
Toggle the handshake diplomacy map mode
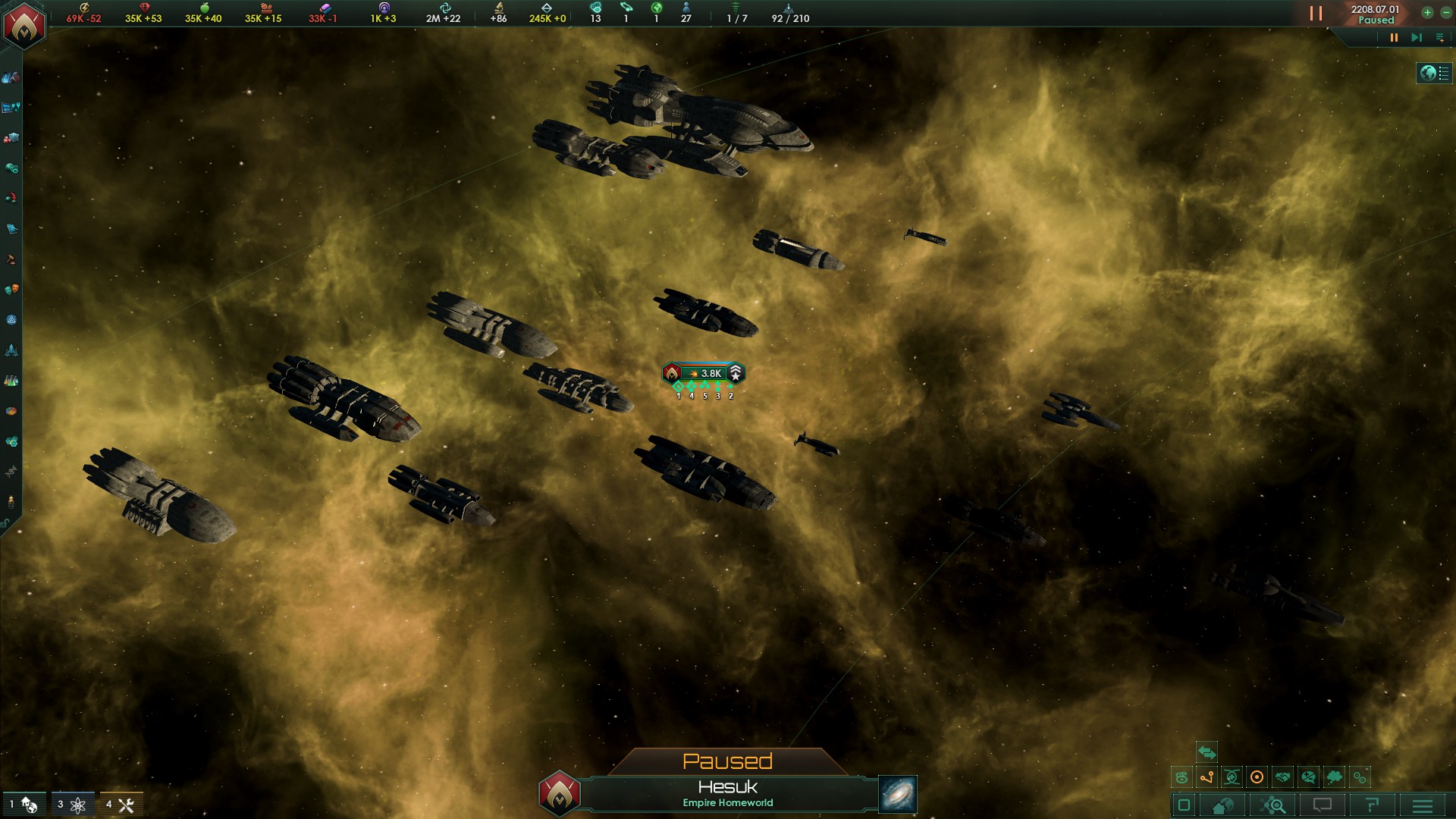pyautogui.click(x=1282, y=777)
